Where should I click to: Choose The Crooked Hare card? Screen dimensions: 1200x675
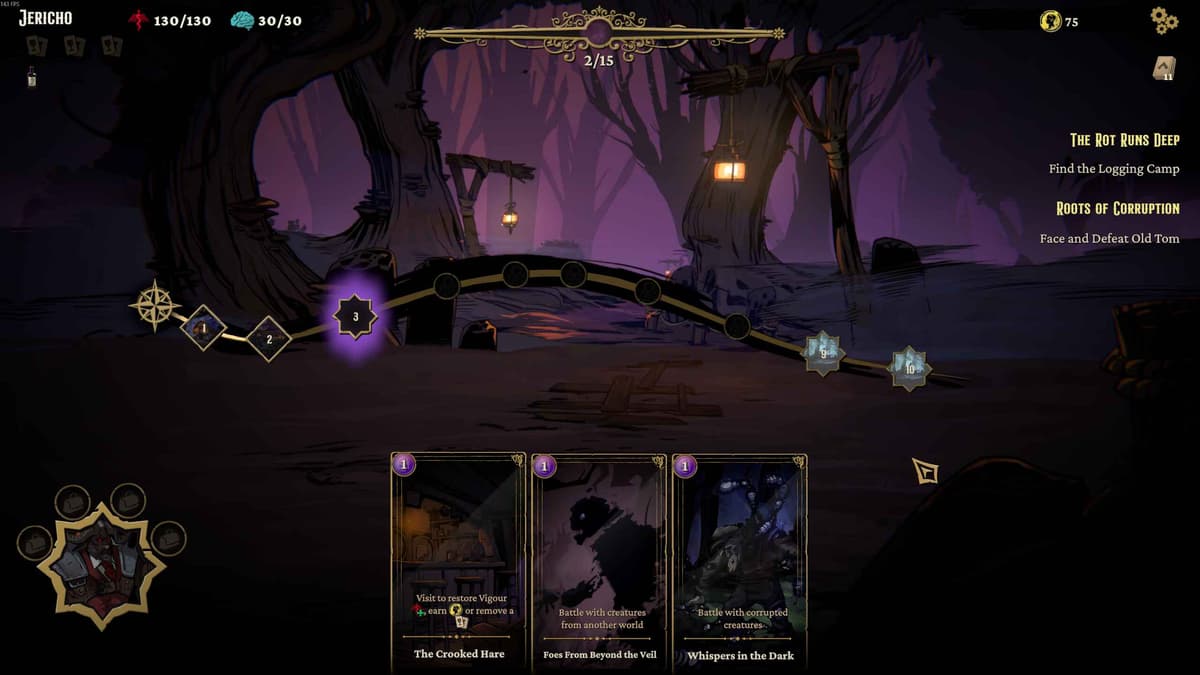click(x=459, y=560)
